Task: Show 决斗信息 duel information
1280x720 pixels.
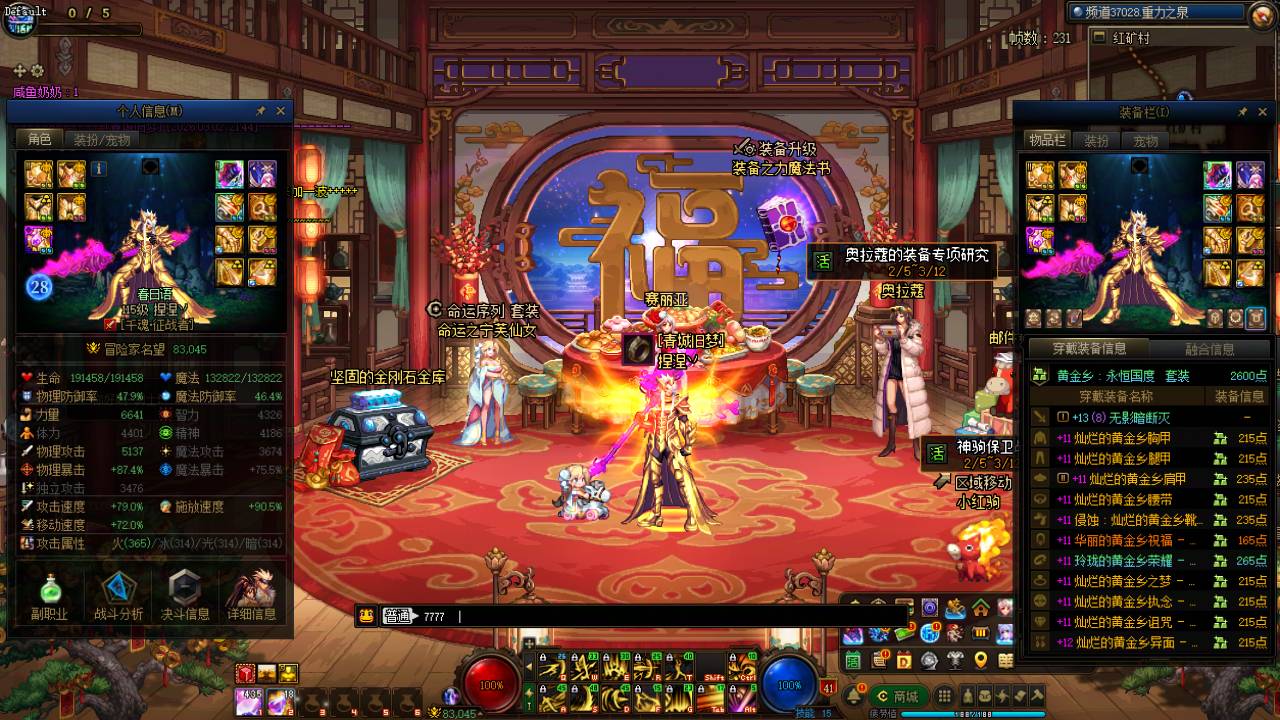Action: click(x=185, y=597)
